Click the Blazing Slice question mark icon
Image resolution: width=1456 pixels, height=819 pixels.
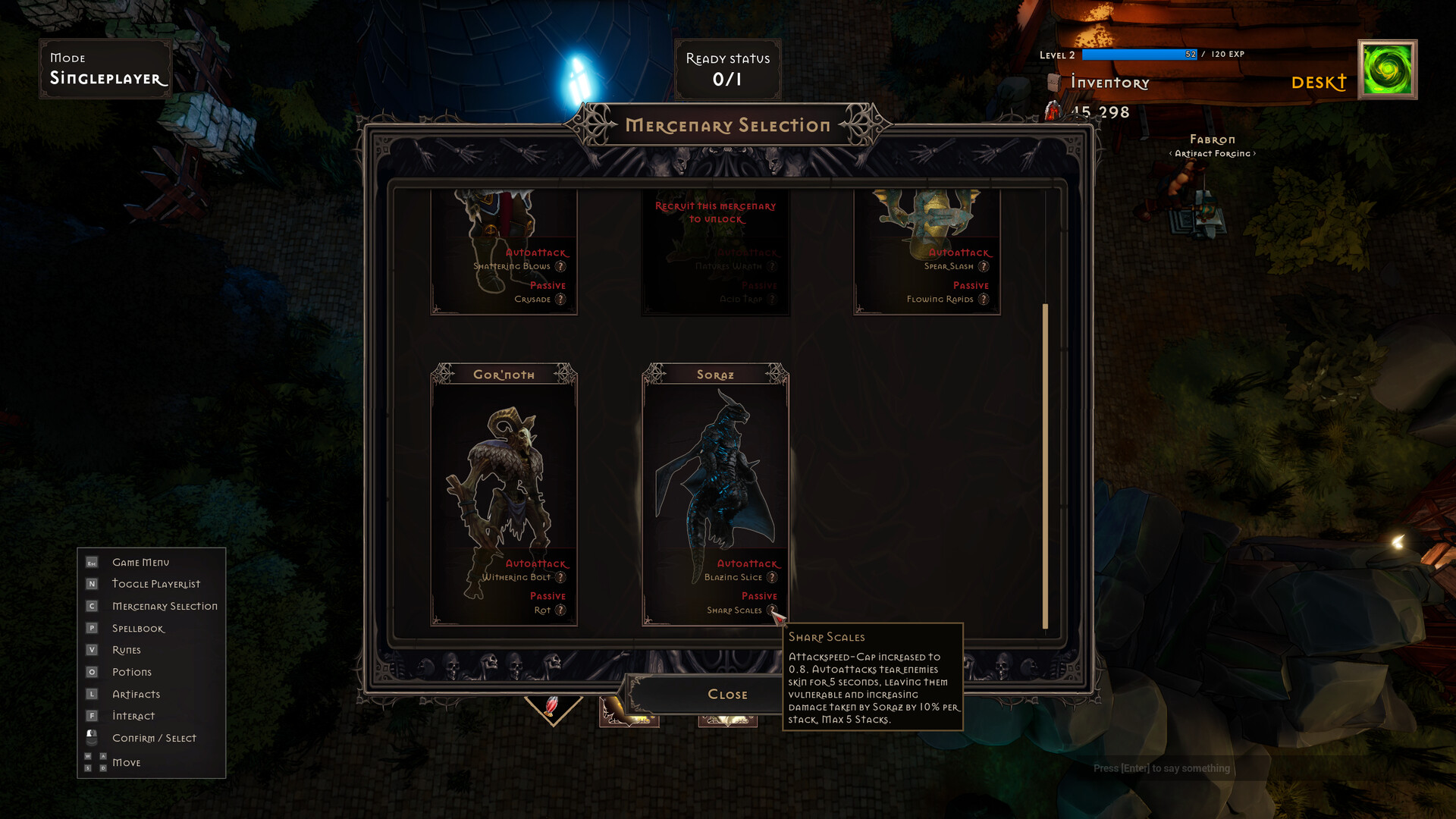[772, 577]
